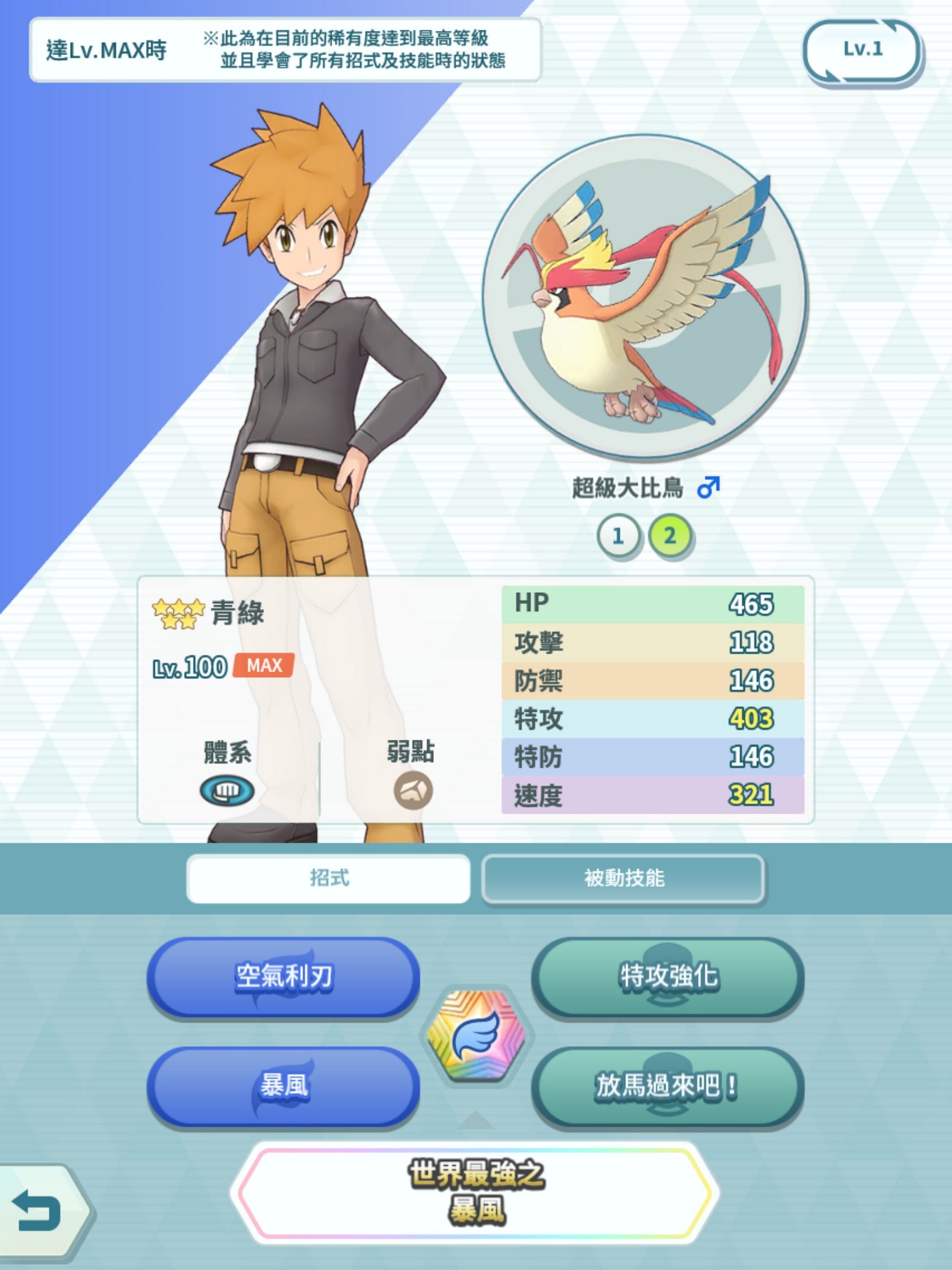Open the 被動技能 passive skills tab
Image resolution: width=952 pixels, height=1270 pixels.
[x=623, y=878]
